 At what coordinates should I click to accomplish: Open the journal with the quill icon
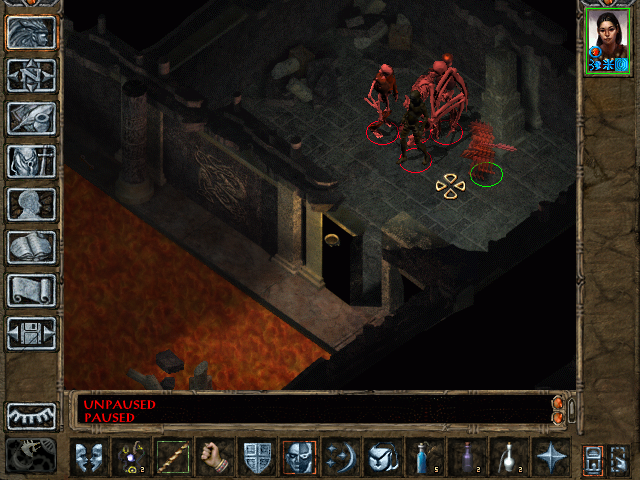pyautogui.click(x=32, y=118)
